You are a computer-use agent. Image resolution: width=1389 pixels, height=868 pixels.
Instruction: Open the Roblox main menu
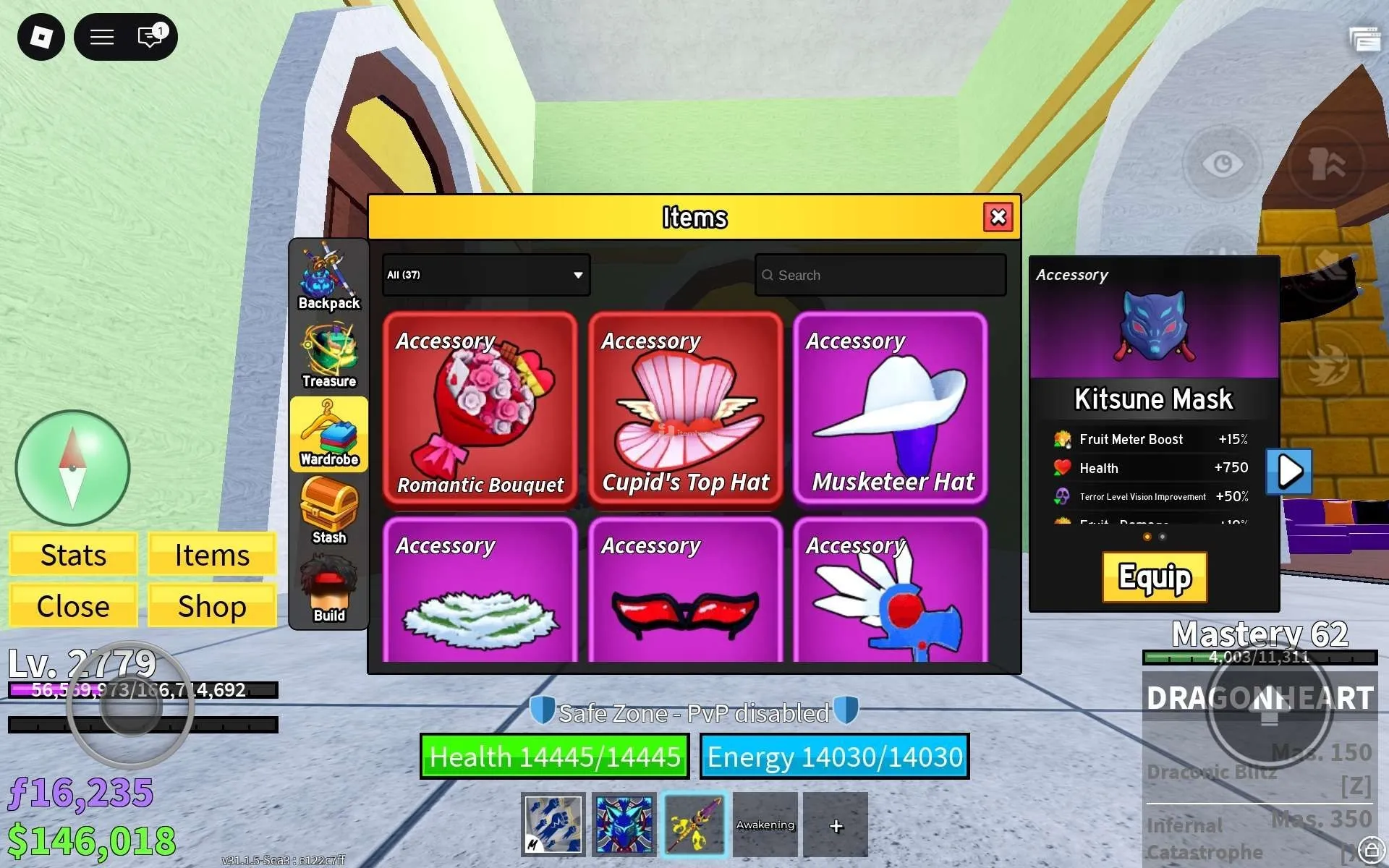pos(41,37)
